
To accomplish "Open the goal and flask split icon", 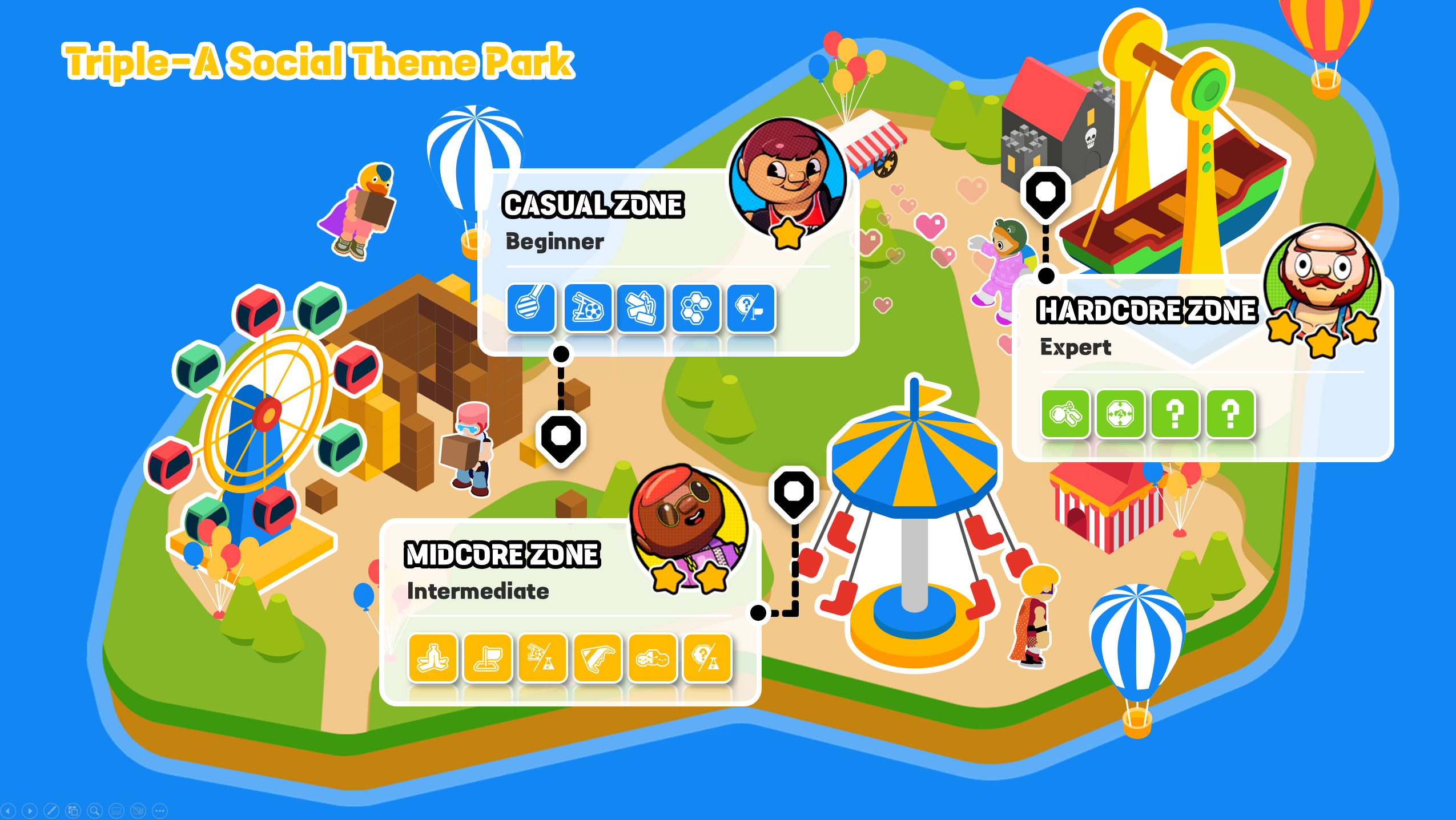I will [542, 658].
